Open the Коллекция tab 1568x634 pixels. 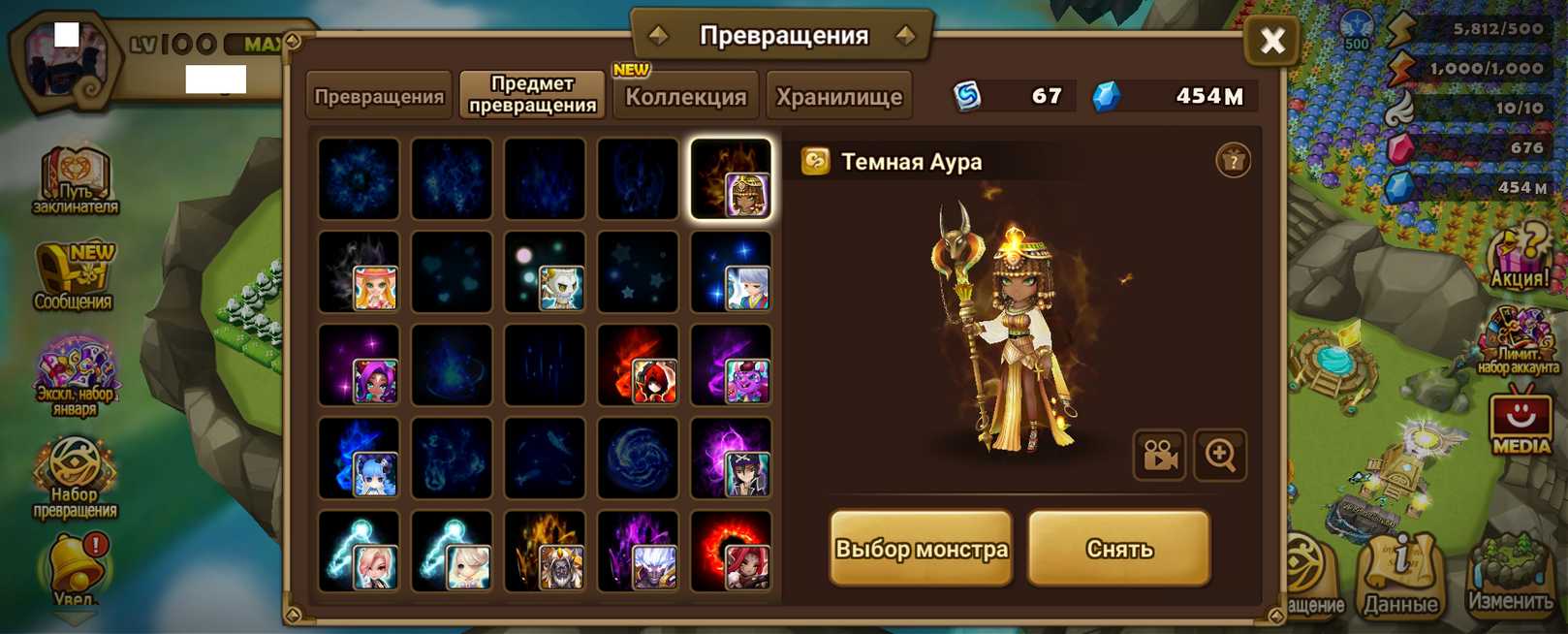tap(685, 96)
